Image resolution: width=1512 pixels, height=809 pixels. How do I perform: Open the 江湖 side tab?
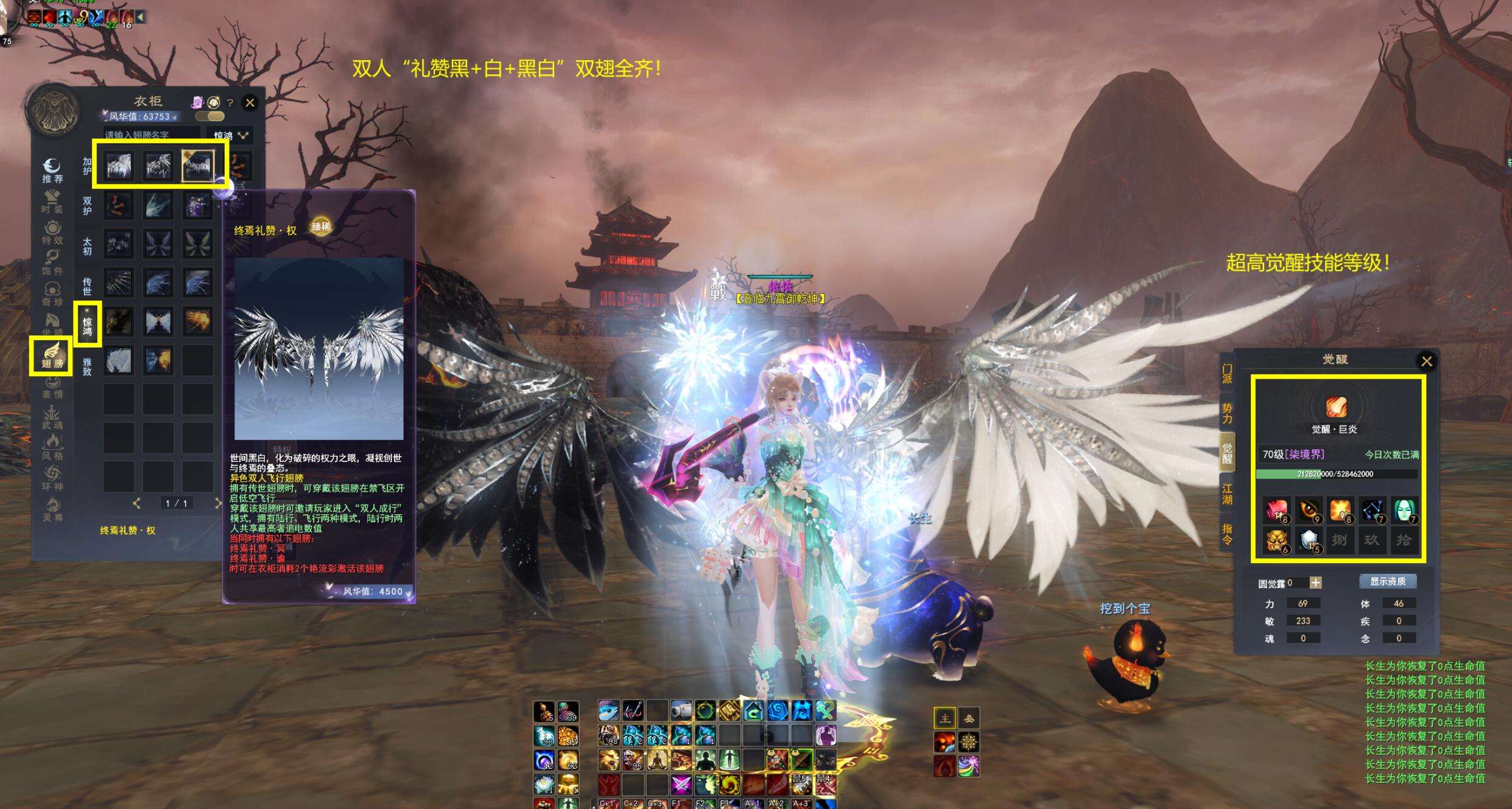pyautogui.click(x=1227, y=494)
